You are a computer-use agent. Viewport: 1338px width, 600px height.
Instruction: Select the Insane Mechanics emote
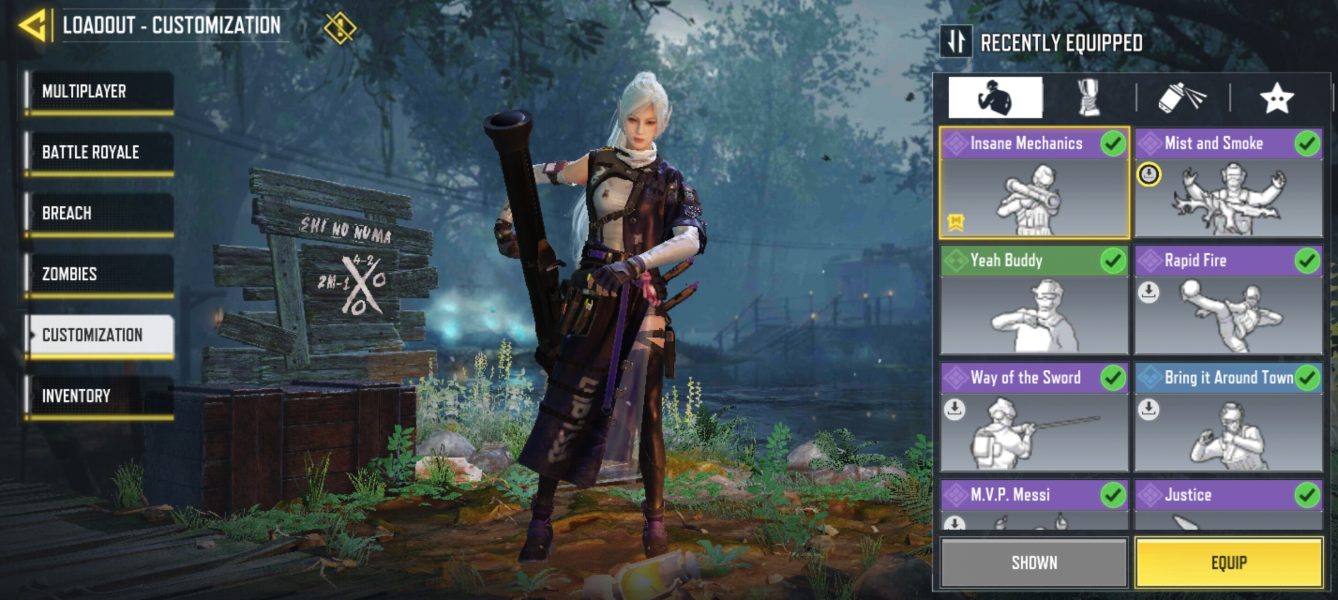1034,183
